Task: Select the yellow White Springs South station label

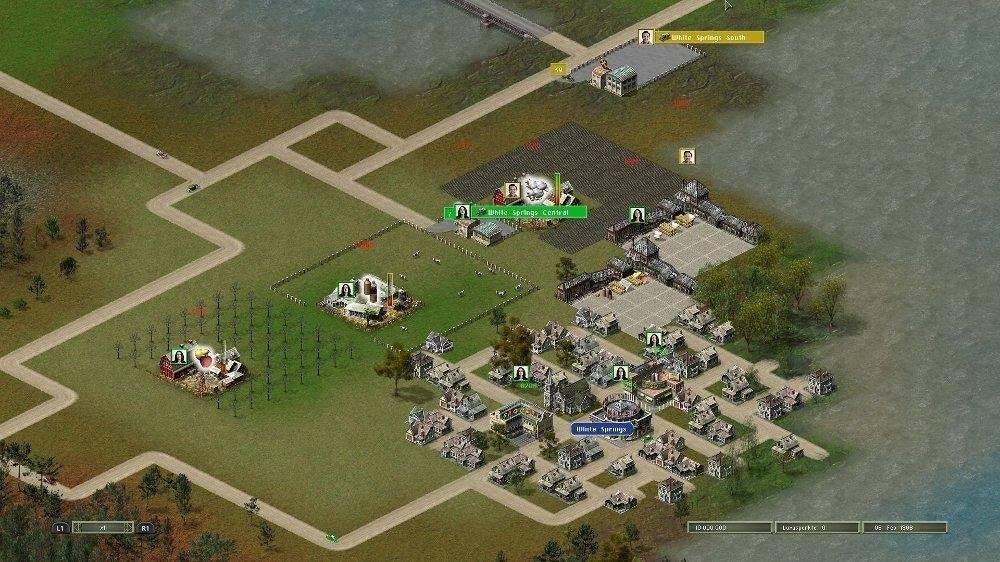Action: 709,37
